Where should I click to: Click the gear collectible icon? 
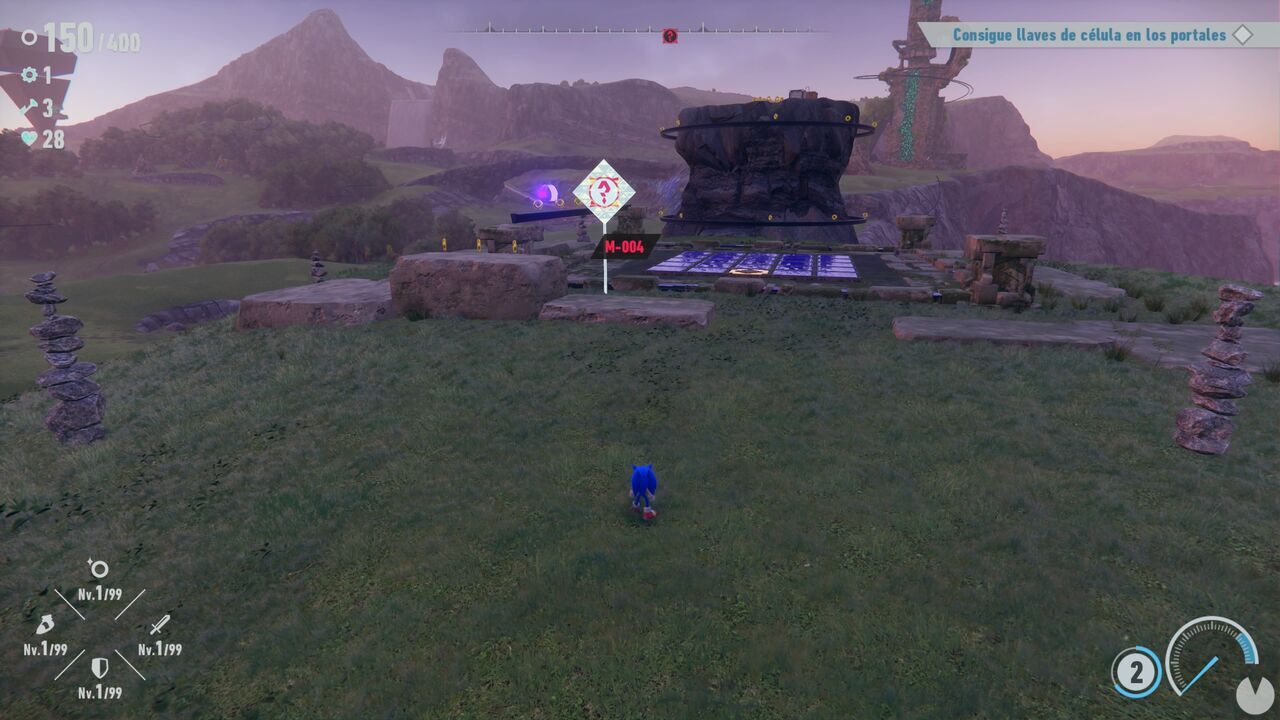(28, 75)
